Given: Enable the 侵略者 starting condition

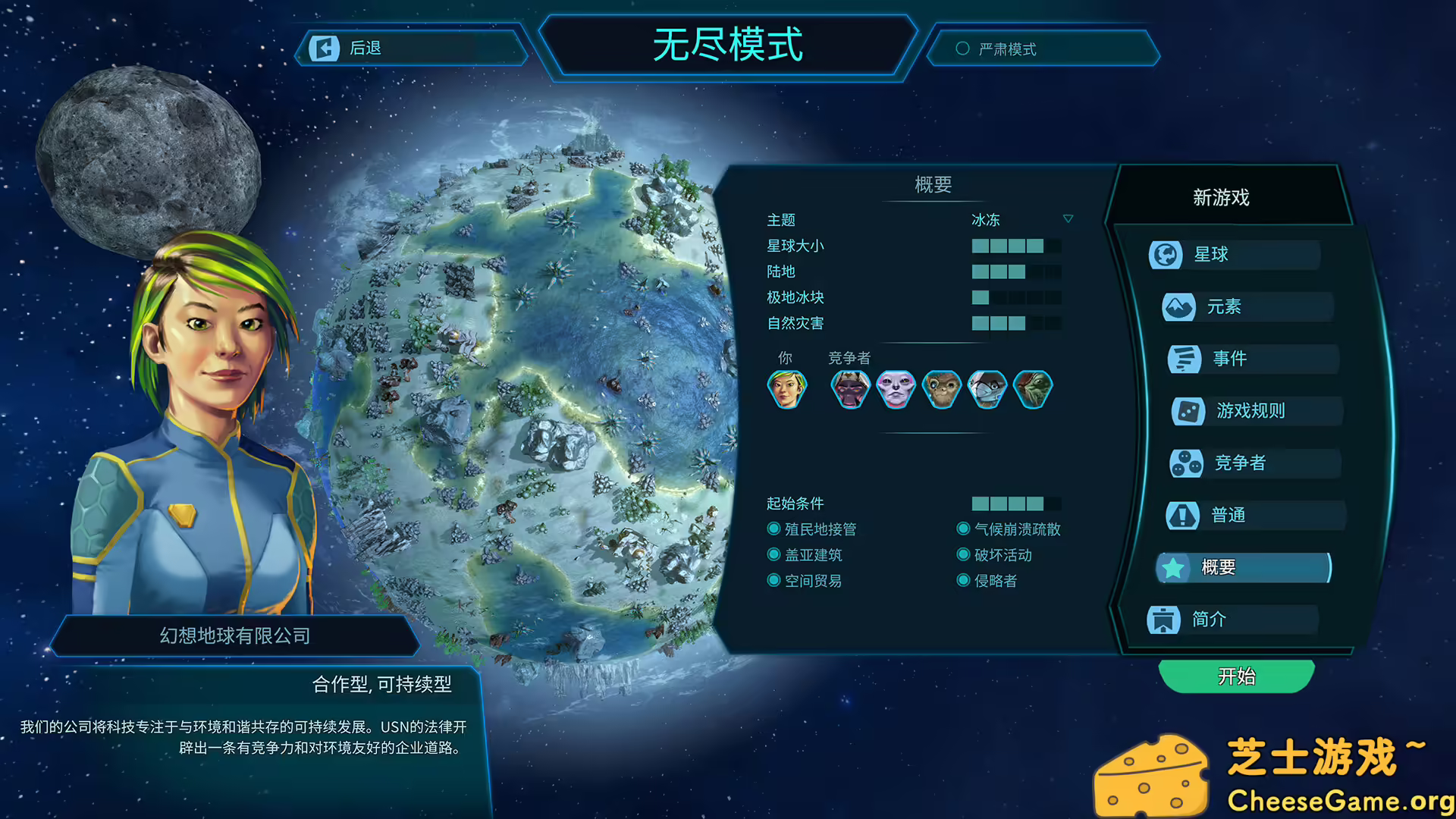Looking at the screenshot, I should point(963,580).
